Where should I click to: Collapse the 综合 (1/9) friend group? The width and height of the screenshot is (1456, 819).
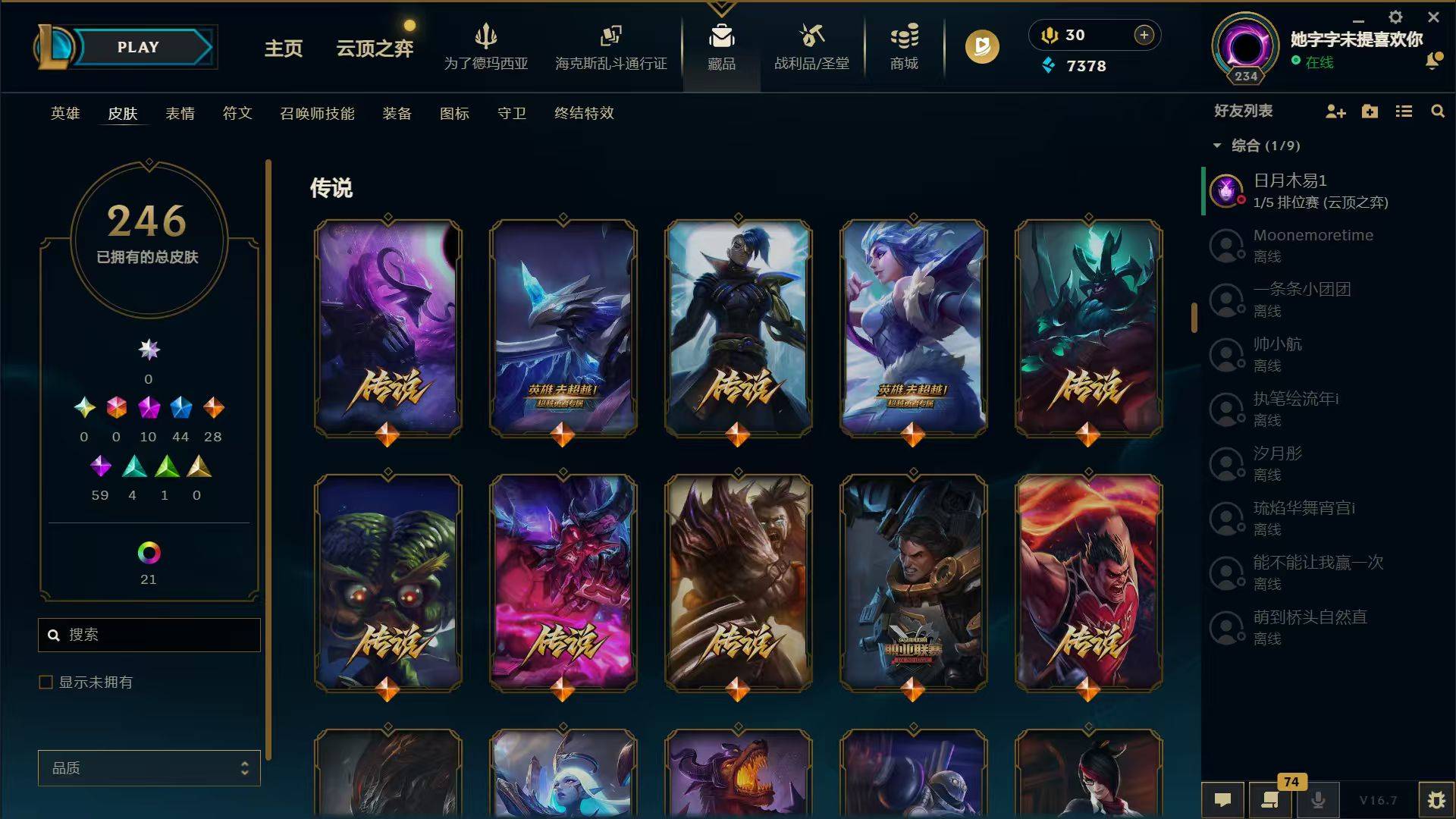pos(1217,145)
